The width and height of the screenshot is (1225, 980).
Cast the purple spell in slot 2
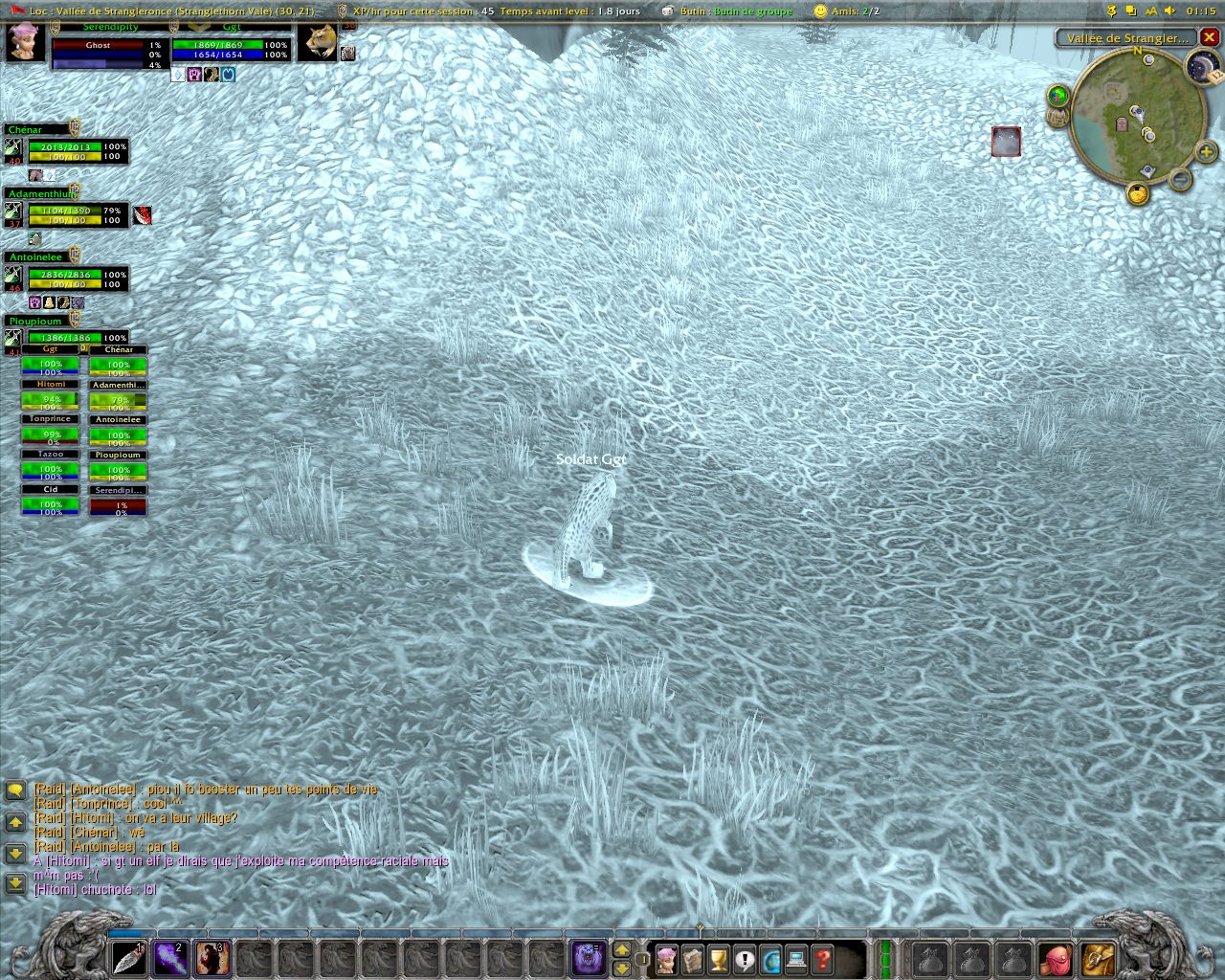[x=170, y=958]
